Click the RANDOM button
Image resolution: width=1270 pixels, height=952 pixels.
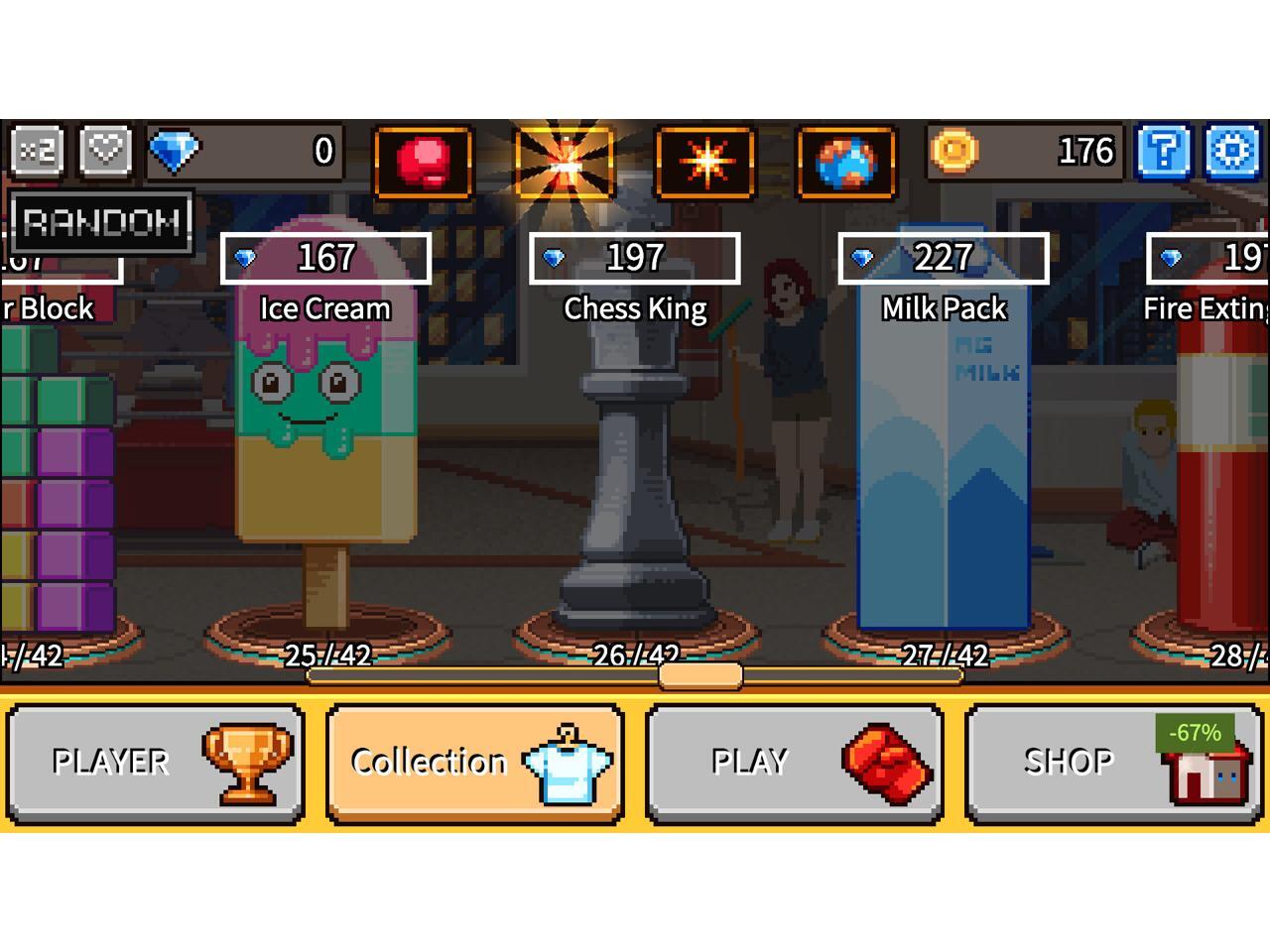pyautogui.click(x=102, y=221)
